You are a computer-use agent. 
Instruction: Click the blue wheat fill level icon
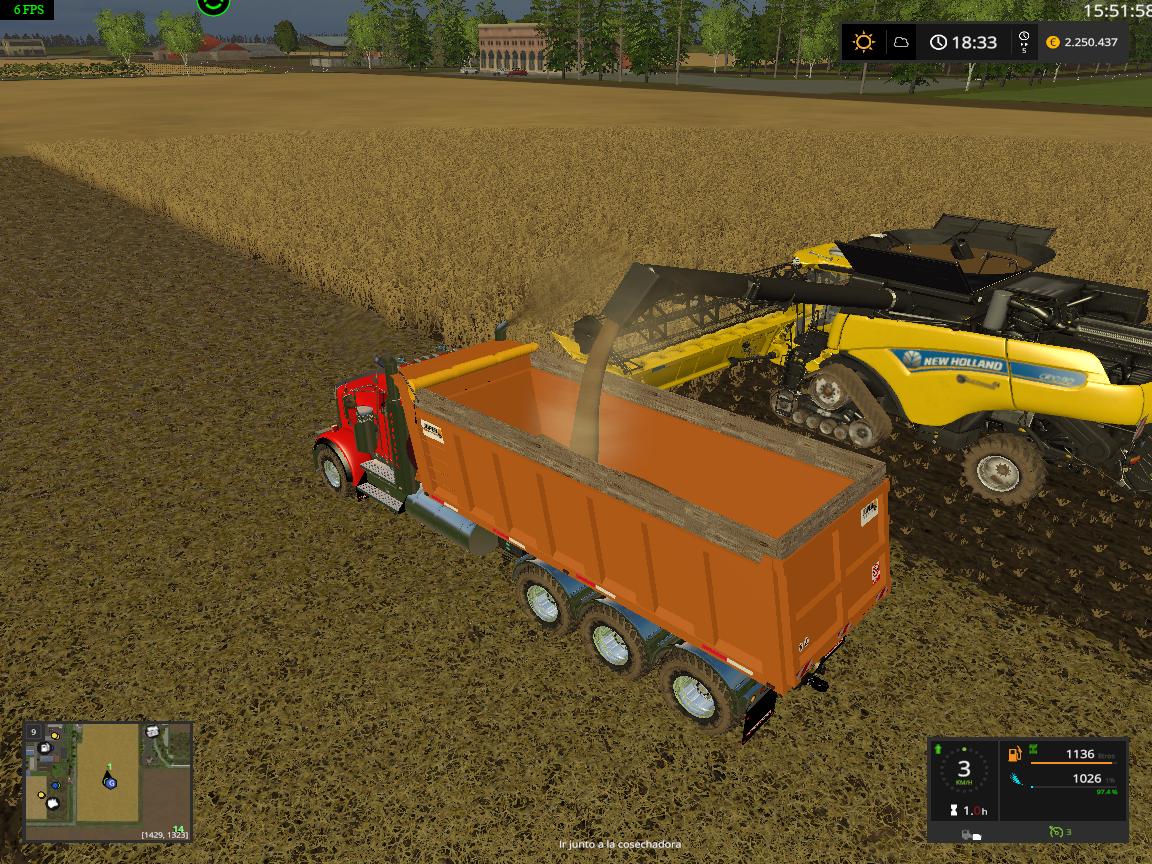point(1016,779)
